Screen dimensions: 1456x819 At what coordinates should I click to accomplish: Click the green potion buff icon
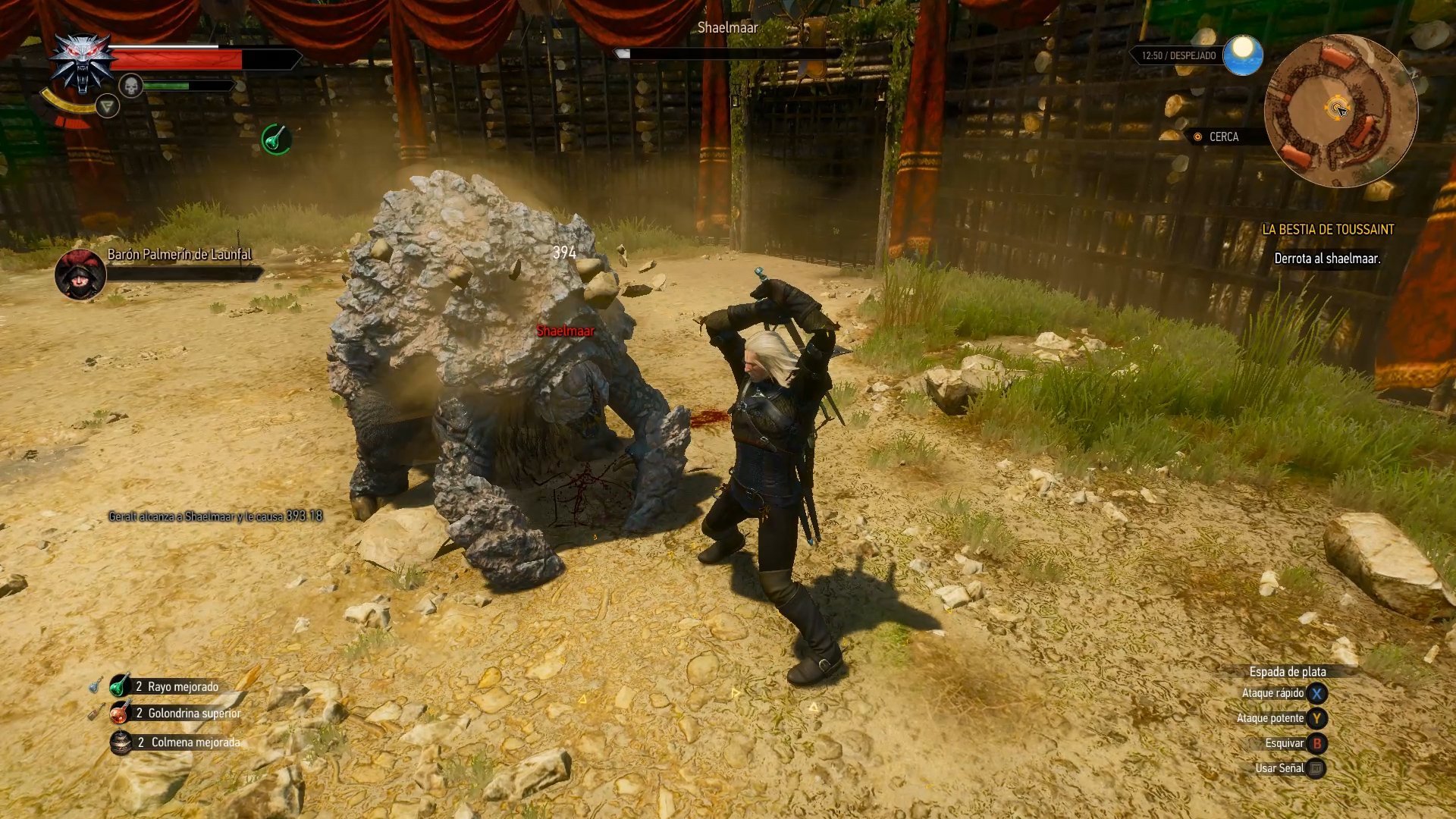[x=276, y=139]
